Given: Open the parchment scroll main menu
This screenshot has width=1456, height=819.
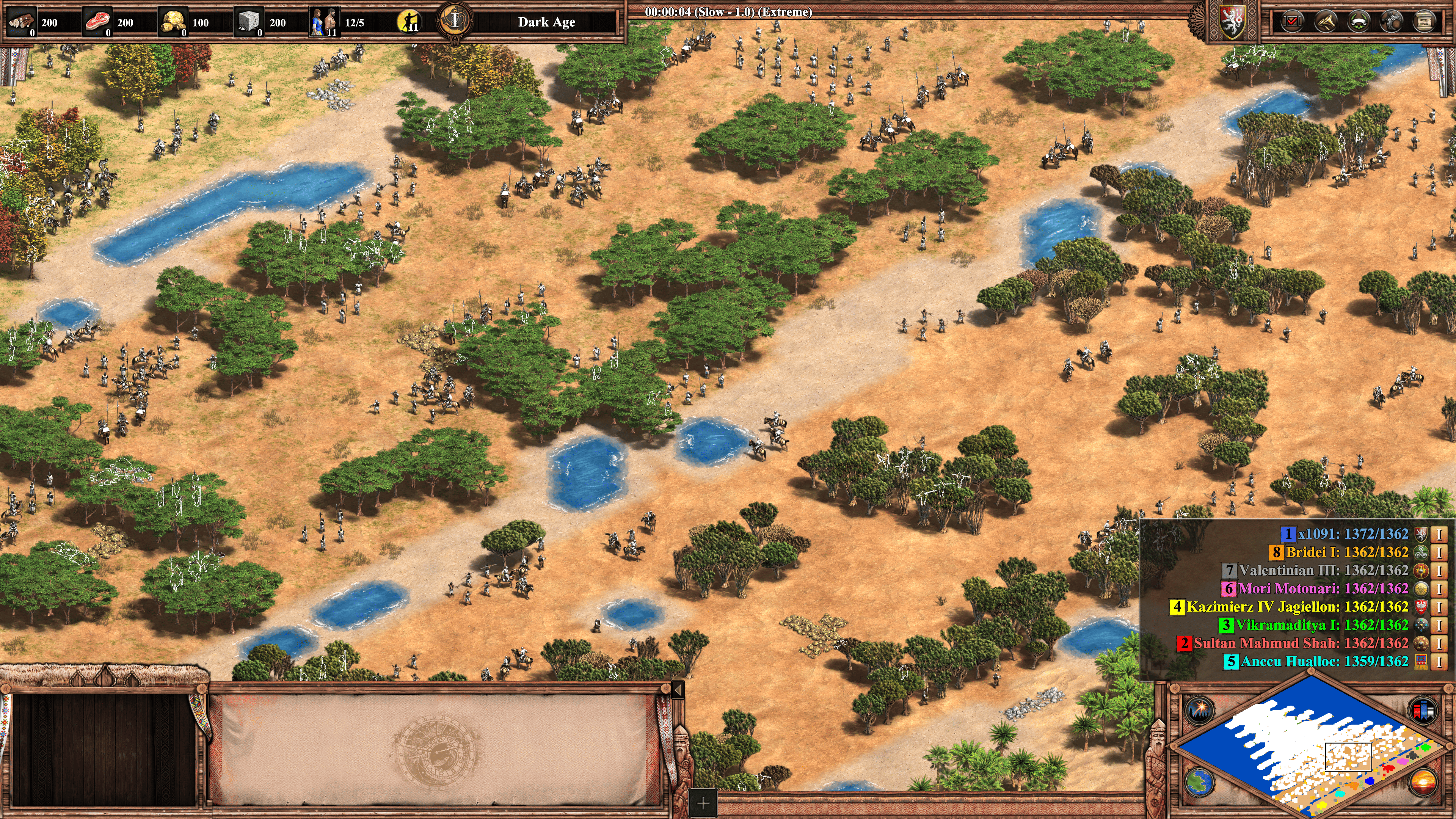Looking at the screenshot, I should 1424,22.
